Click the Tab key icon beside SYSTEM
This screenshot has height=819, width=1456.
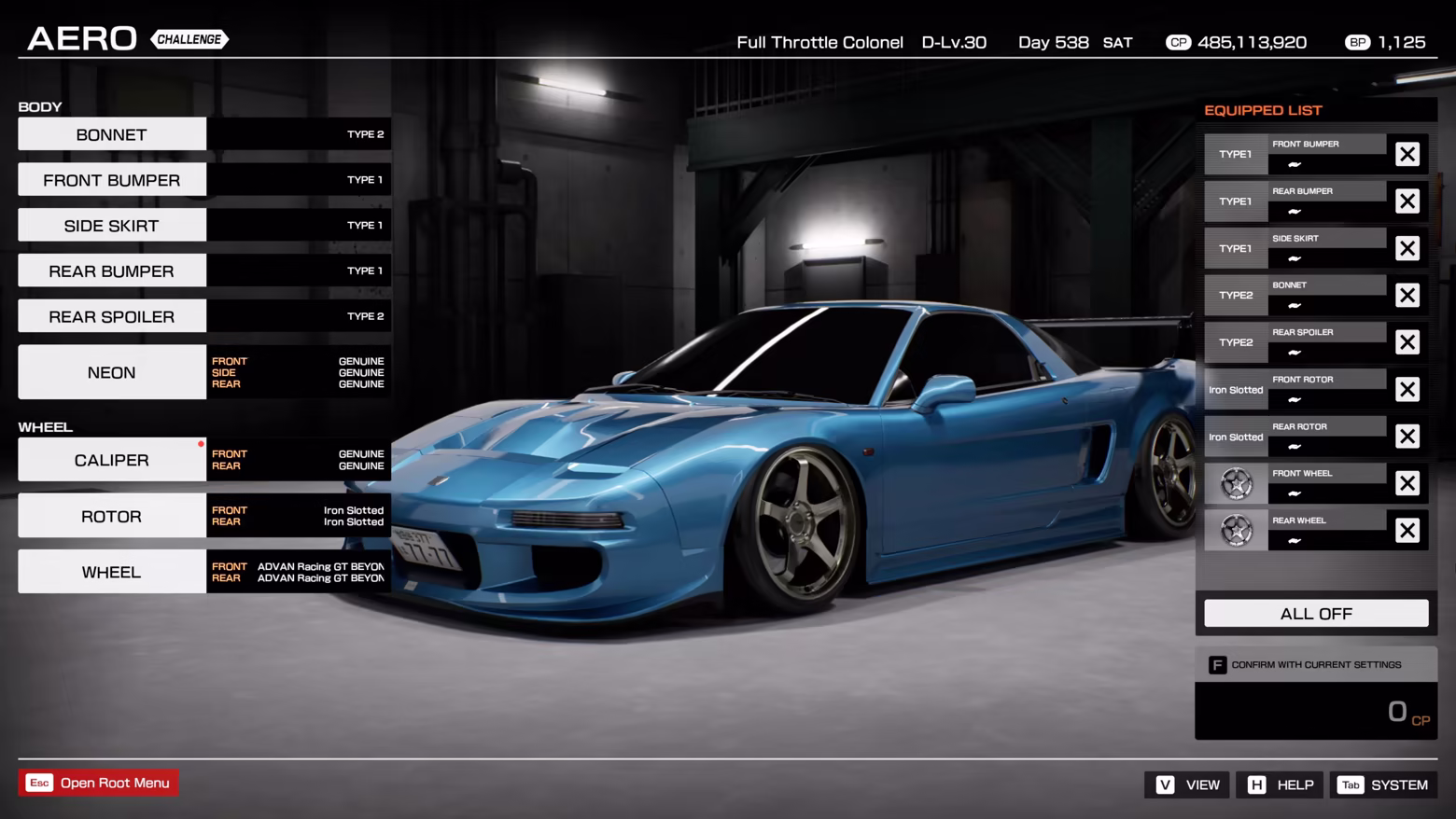pos(1351,784)
